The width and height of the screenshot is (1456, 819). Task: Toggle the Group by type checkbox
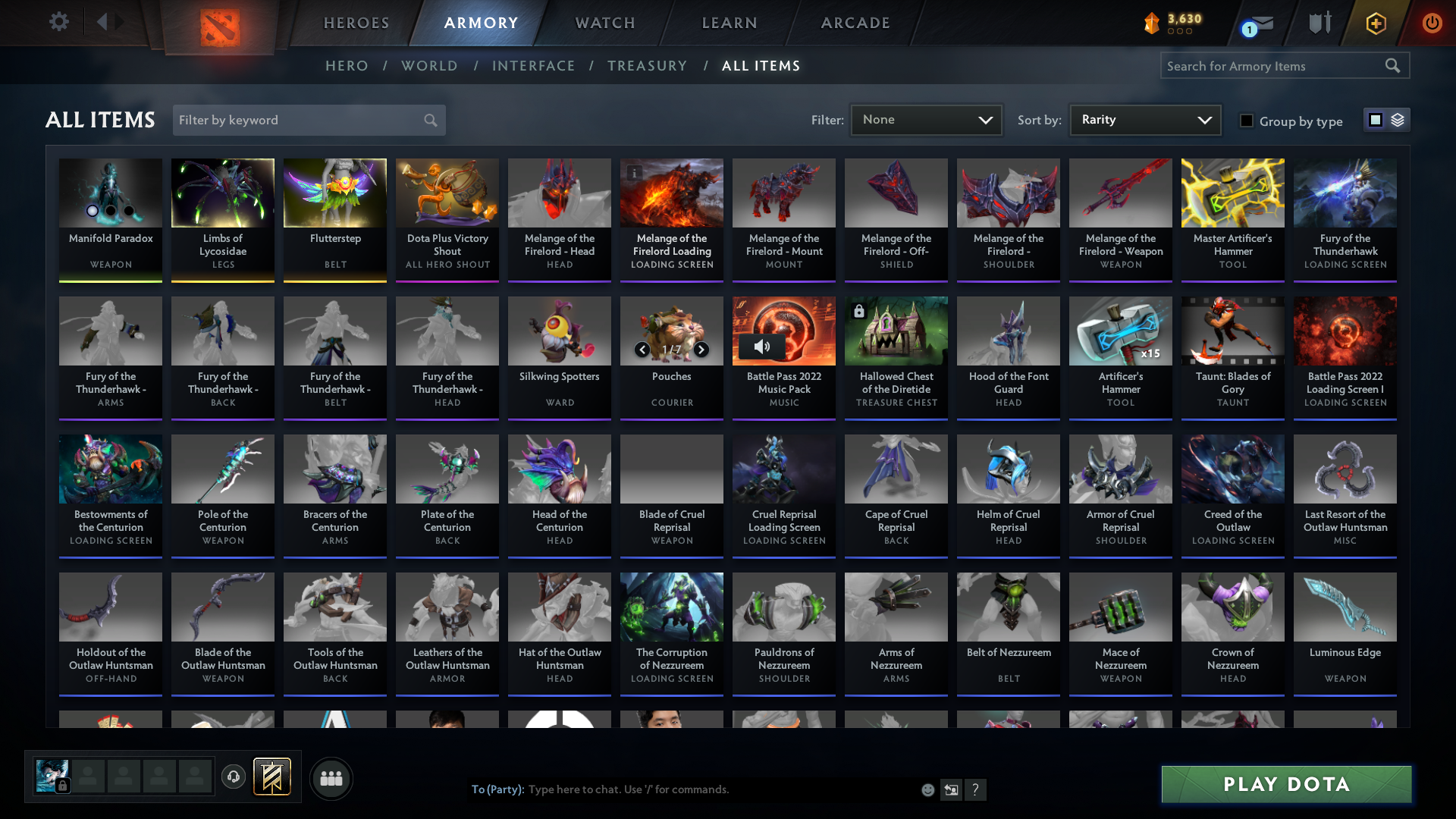click(1247, 121)
